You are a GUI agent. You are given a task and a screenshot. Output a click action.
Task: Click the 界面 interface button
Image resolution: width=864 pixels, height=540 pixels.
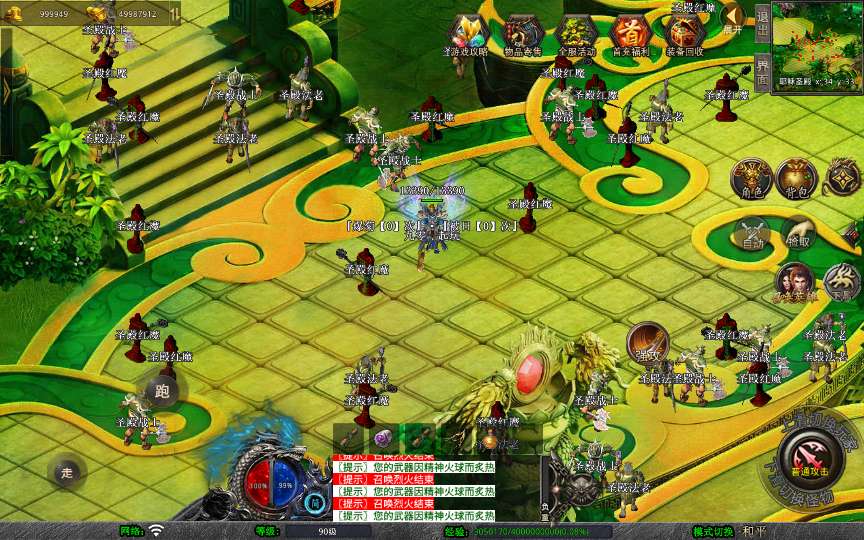tap(762, 72)
